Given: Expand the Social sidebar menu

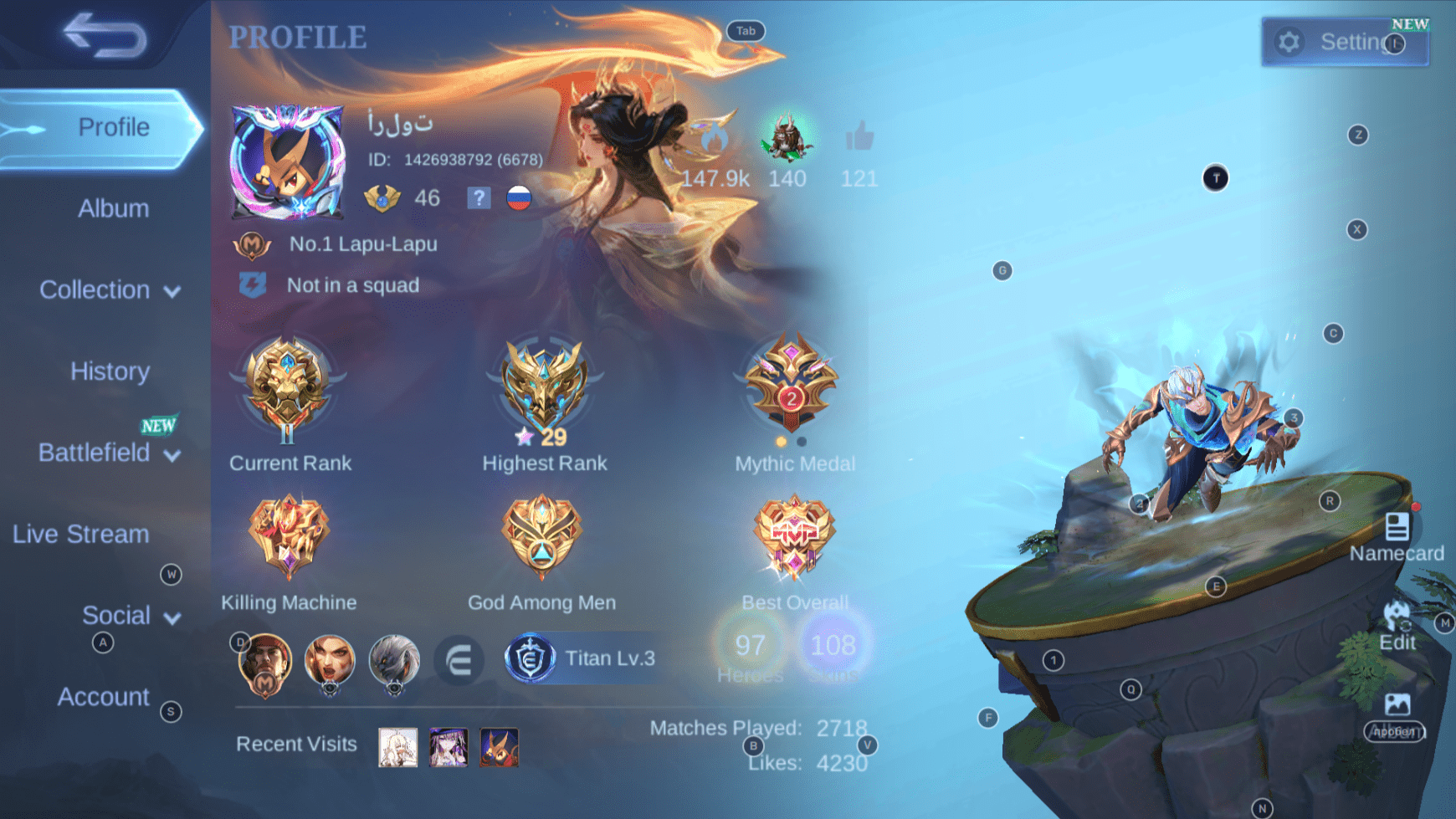Looking at the screenshot, I should click(117, 615).
